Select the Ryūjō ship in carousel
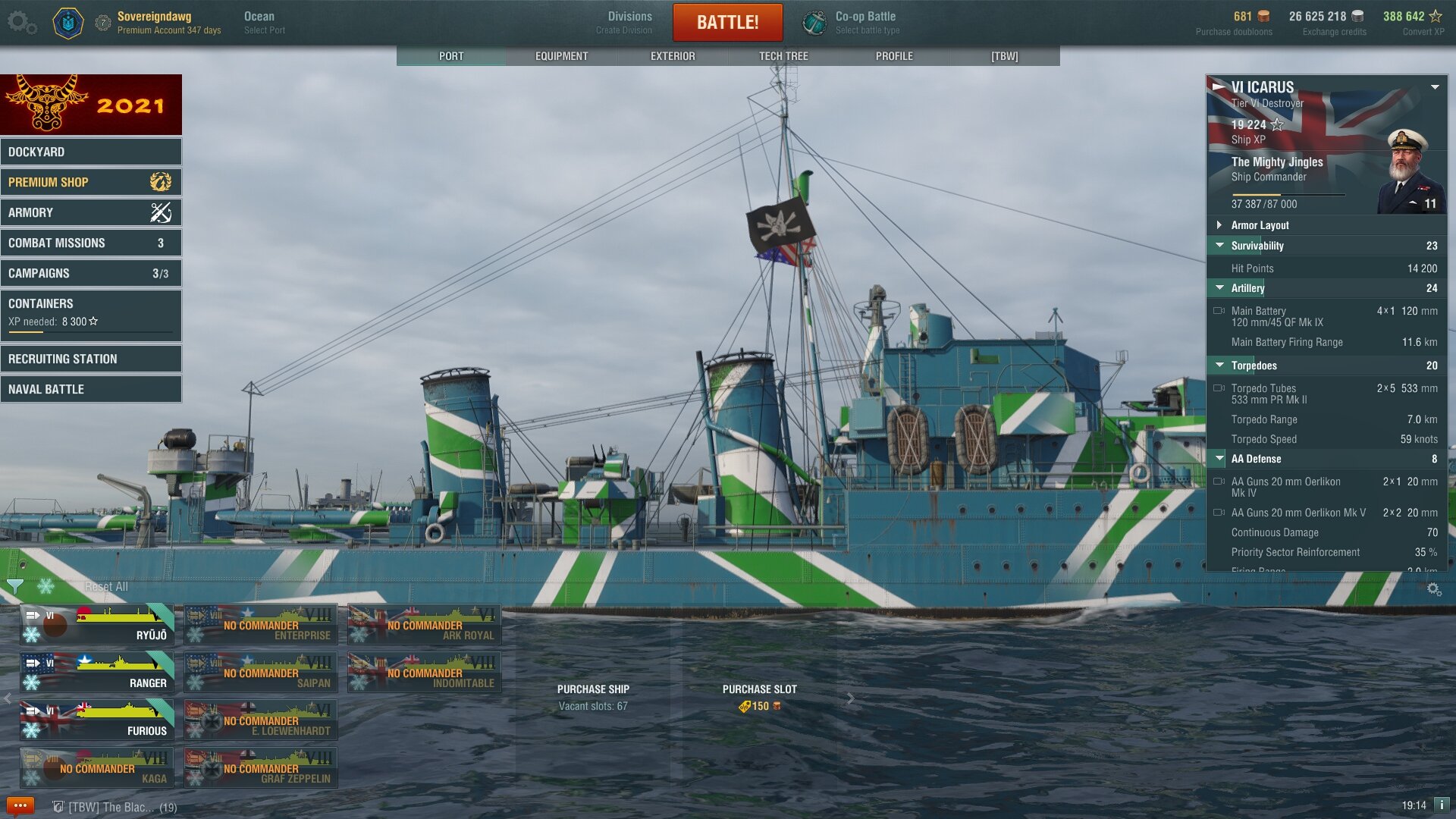This screenshot has width=1456, height=819. point(97,625)
